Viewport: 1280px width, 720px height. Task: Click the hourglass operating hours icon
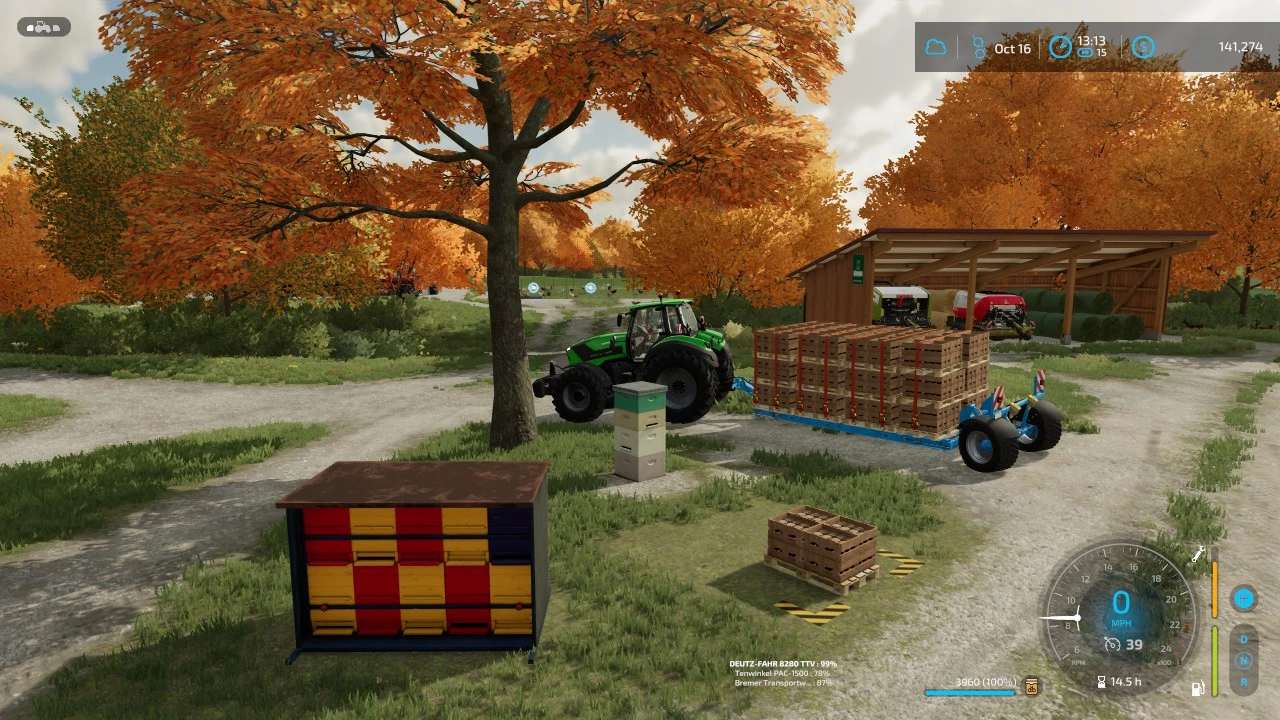pos(1101,681)
